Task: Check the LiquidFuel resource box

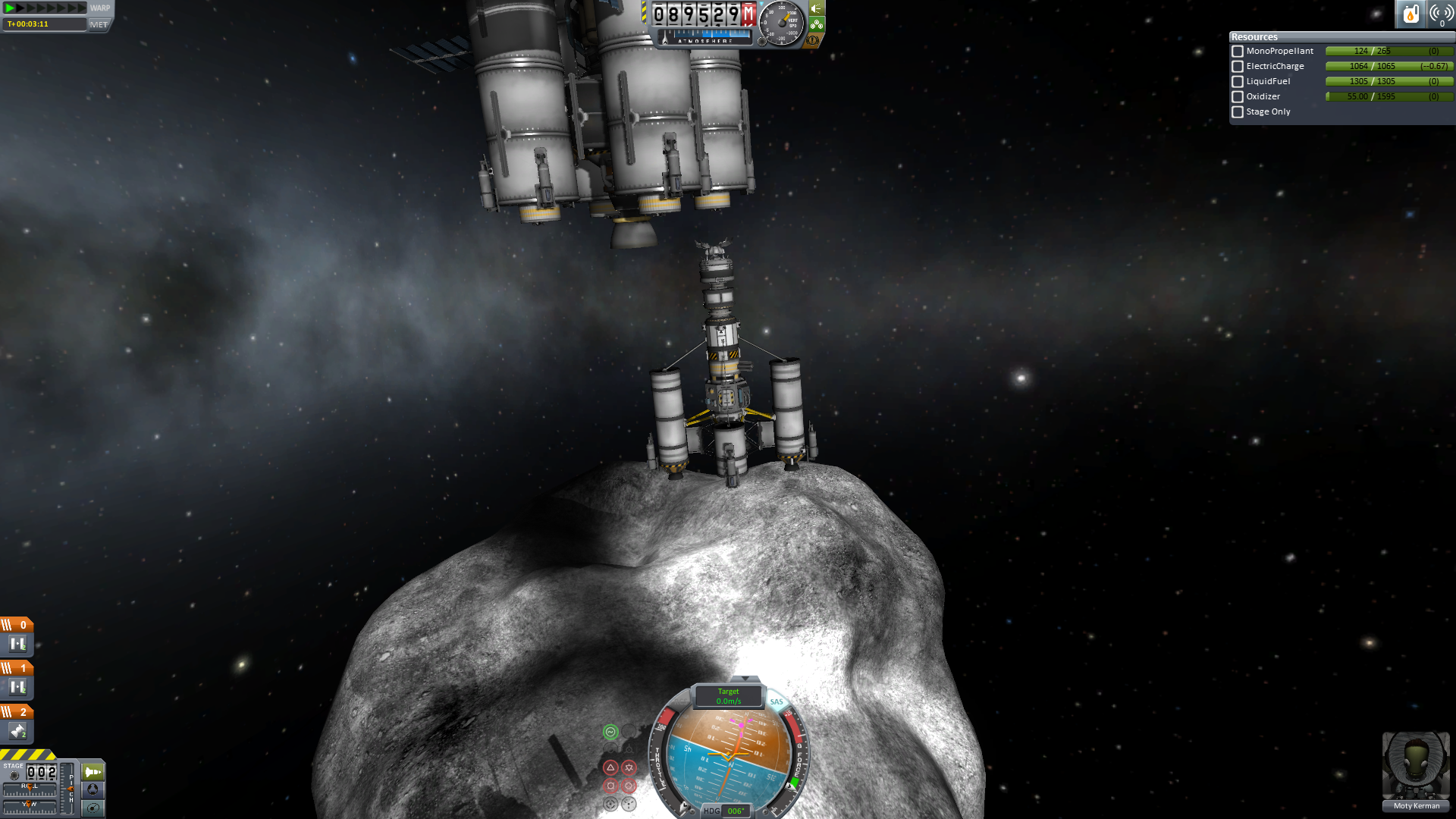Action: (1238, 82)
